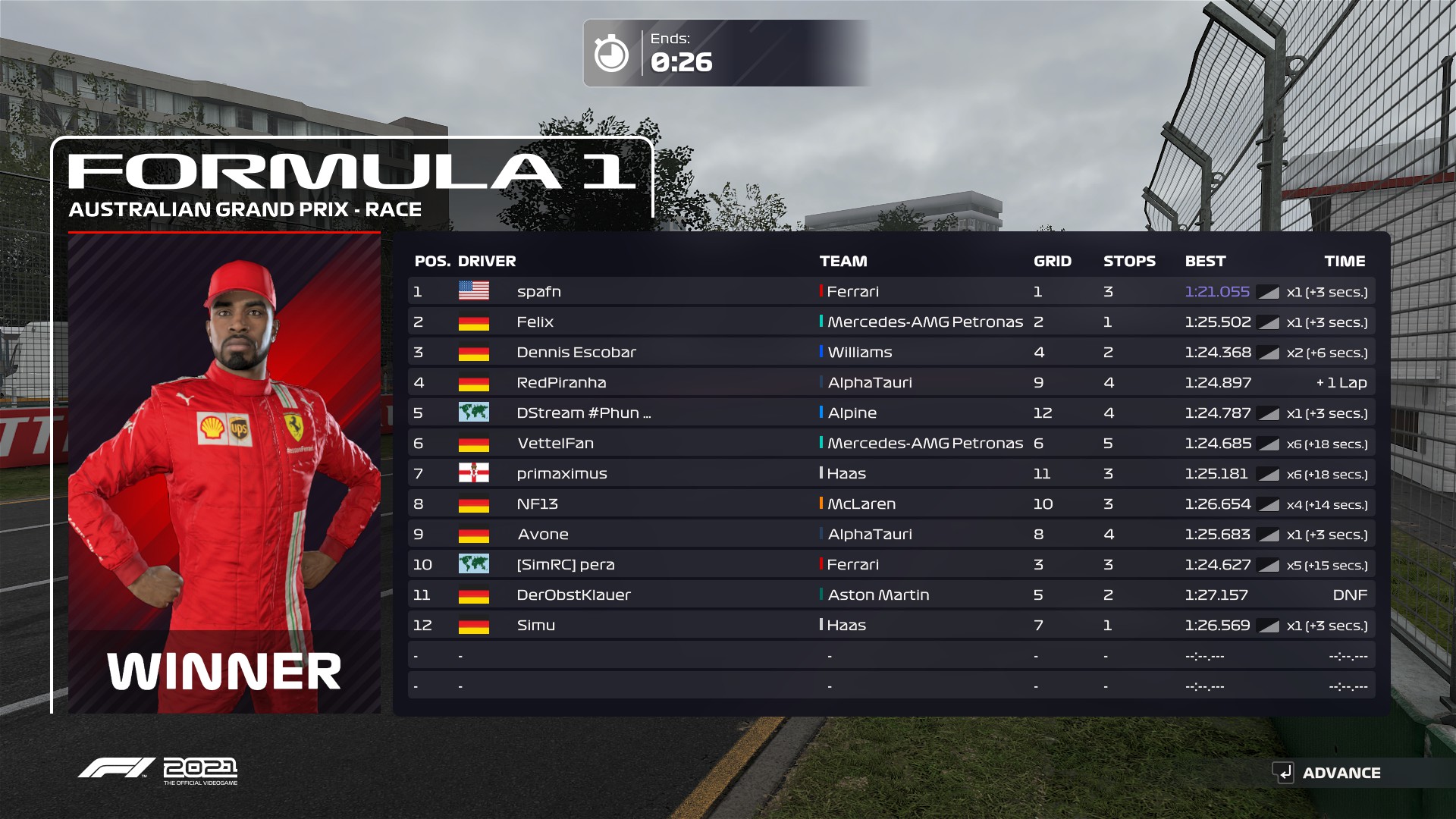This screenshot has height=819, width=1456.
Task: Select DerObstKlauer's DNF row
Action: 890,595
